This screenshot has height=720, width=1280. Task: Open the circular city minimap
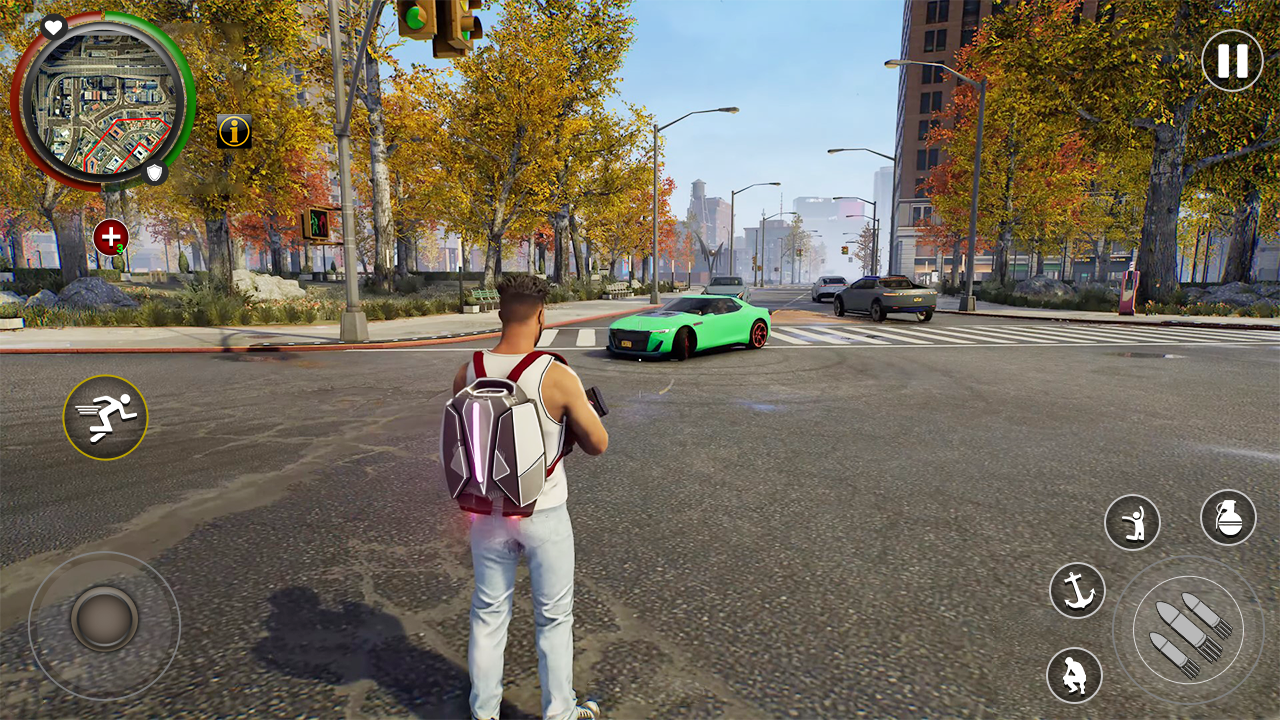point(101,102)
